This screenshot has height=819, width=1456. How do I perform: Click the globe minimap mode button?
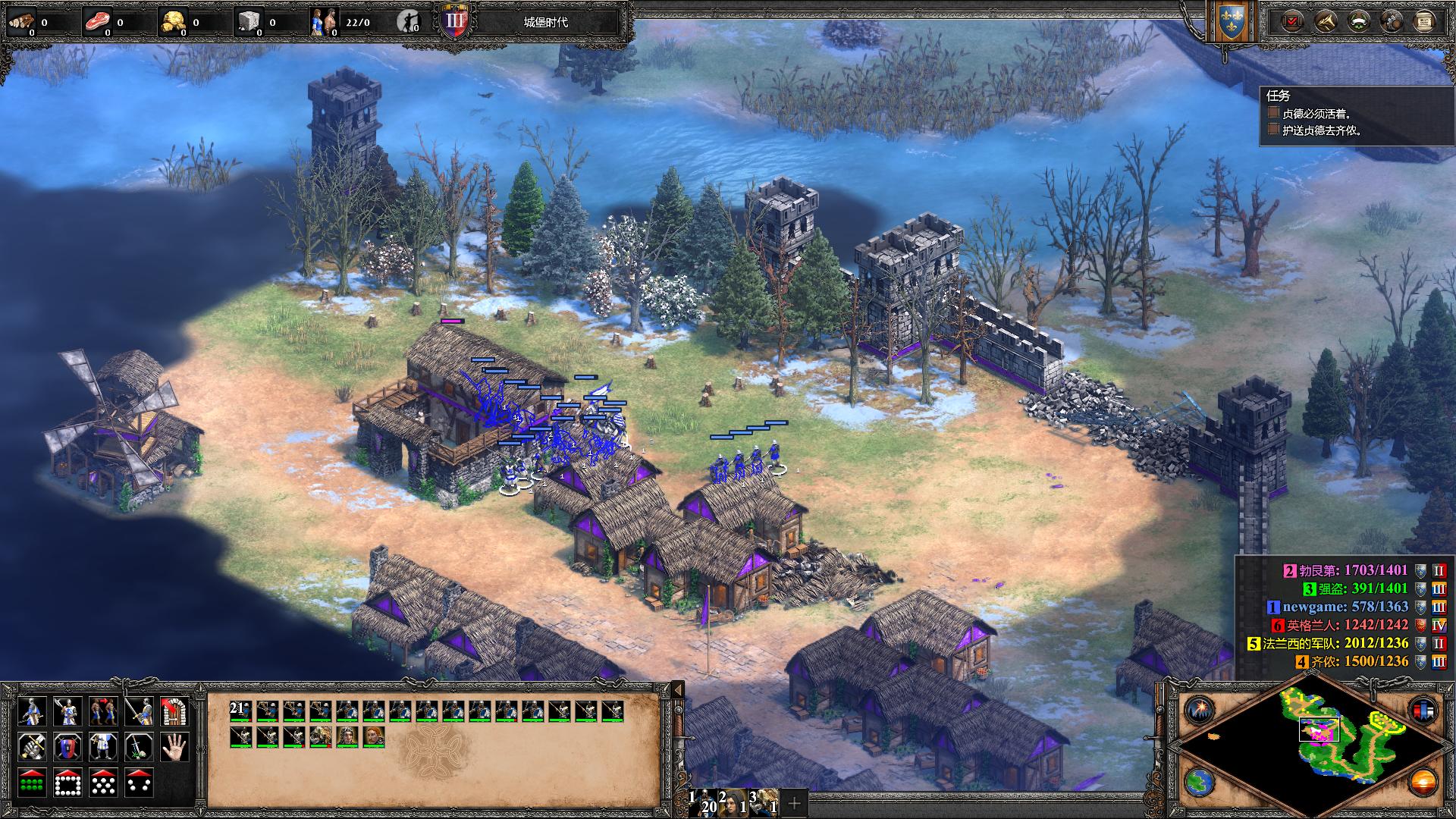coord(1200,782)
